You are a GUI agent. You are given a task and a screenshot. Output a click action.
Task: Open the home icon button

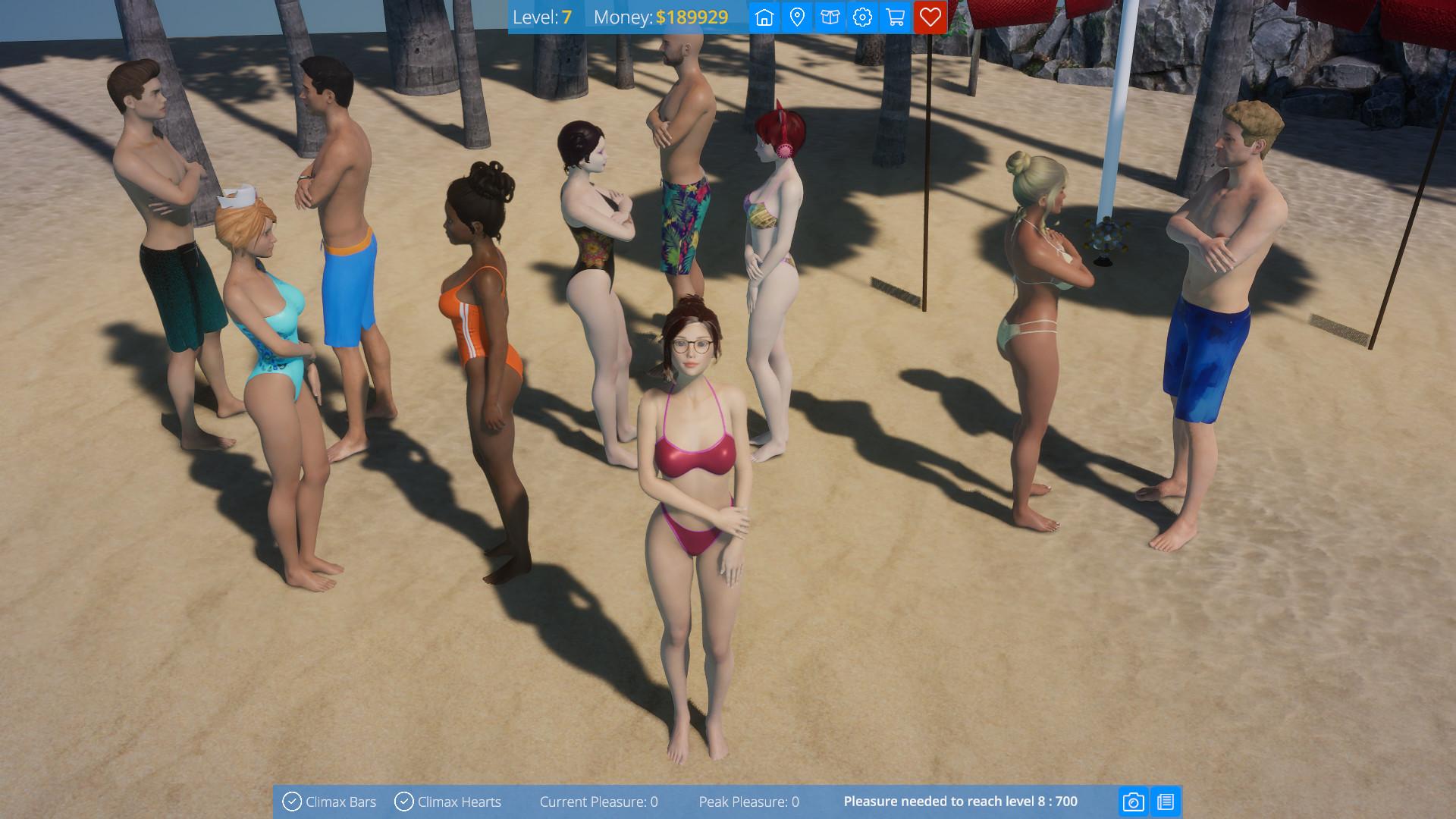pos(764,17)
